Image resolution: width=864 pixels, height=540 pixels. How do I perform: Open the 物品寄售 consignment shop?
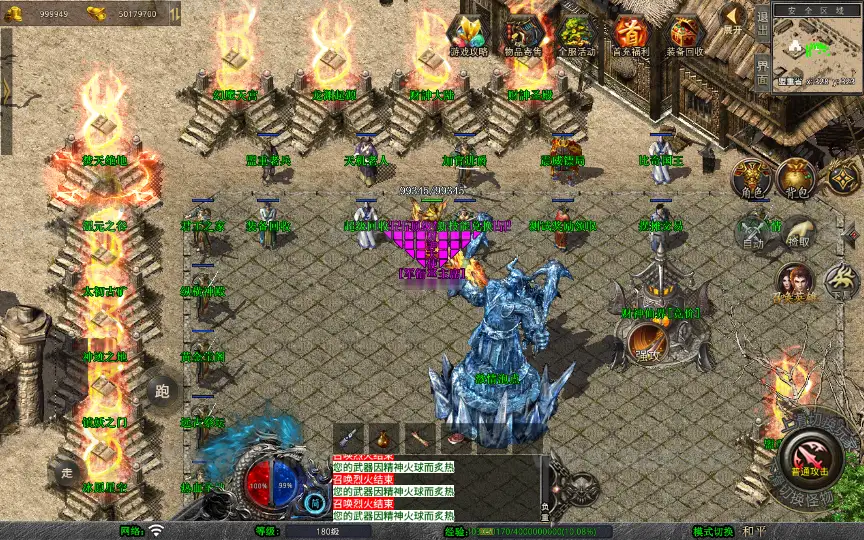523,34
